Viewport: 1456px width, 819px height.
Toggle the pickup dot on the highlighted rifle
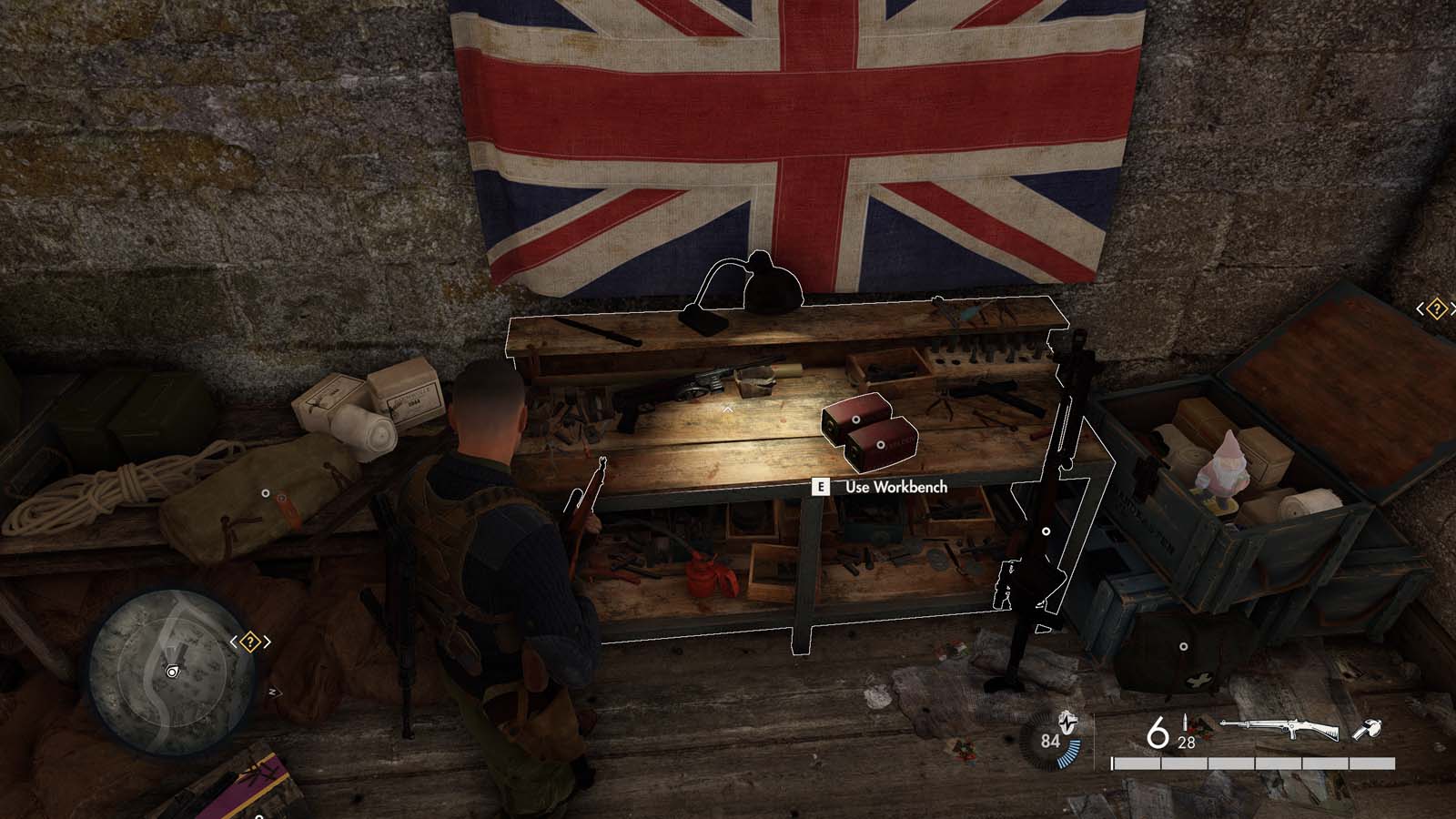(1046, 531)
